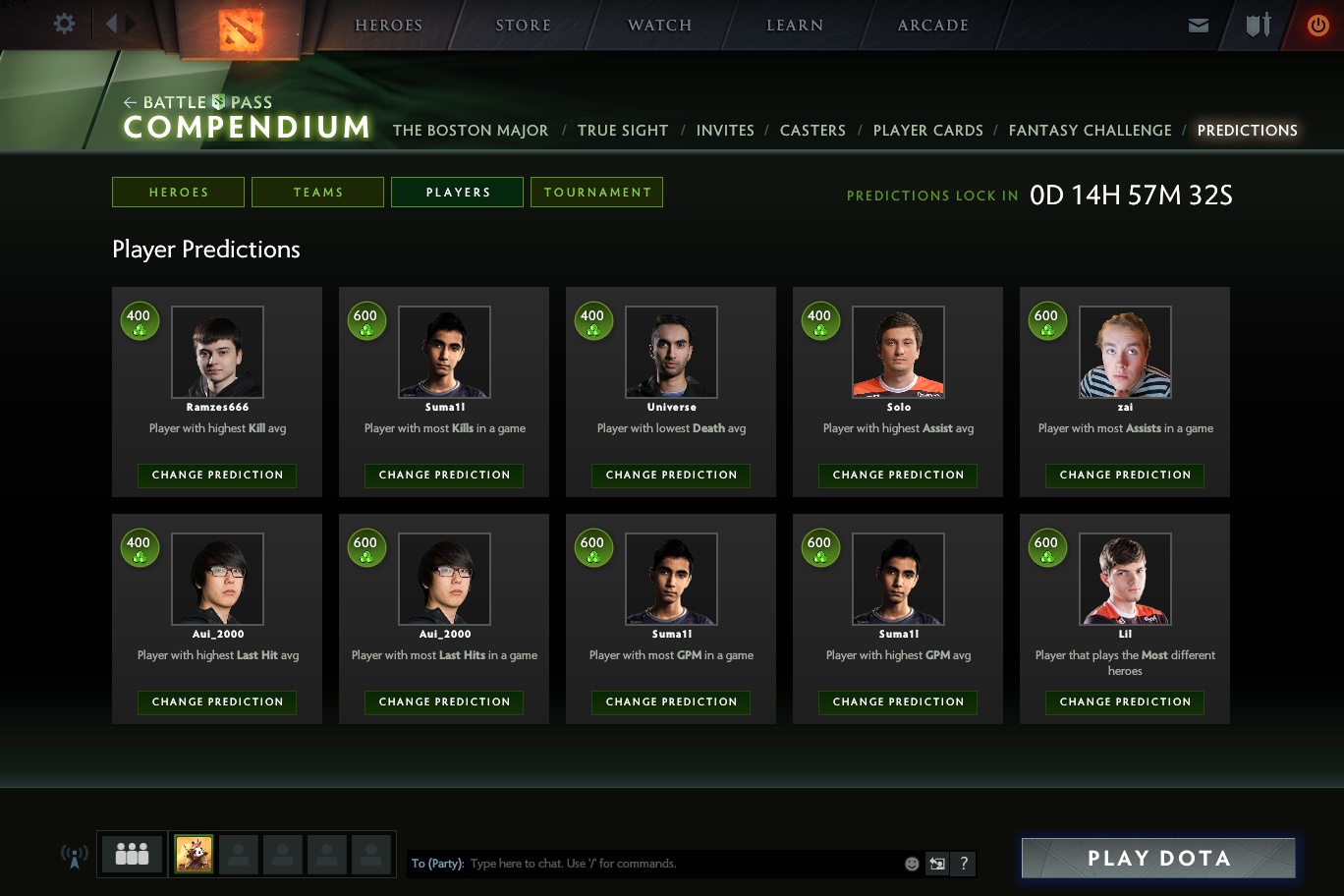Viewport: 1344px width, 896px height.
Task: Open the PLAYER CARDS tab
Action: click(927, 130)
